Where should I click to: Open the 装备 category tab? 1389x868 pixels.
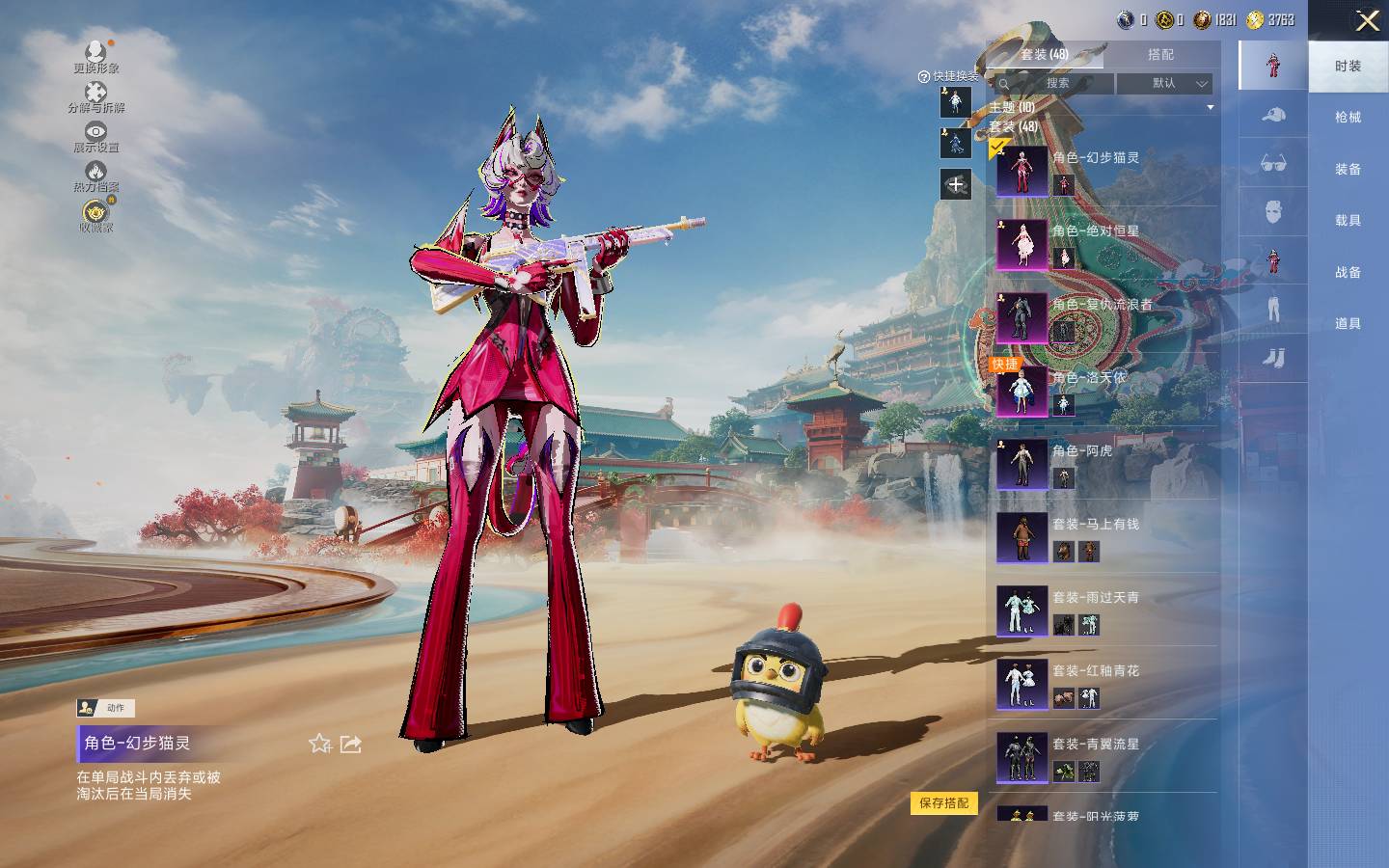click(x=1348, y=170)
